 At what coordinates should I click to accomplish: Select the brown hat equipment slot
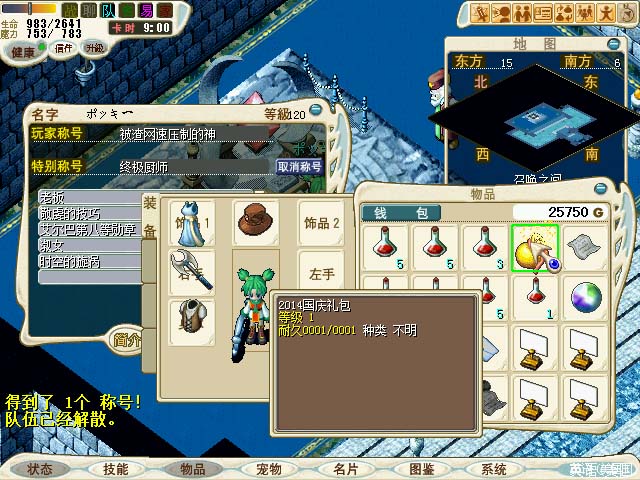255,219
